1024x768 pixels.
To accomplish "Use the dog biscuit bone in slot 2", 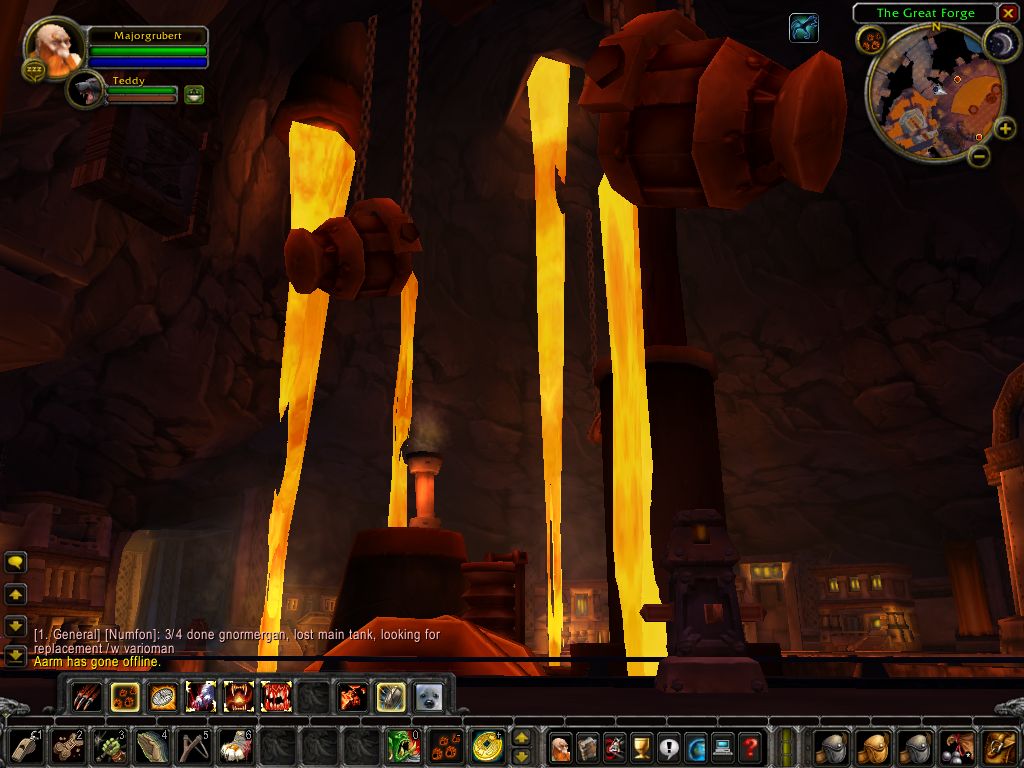I will [68, 746].
